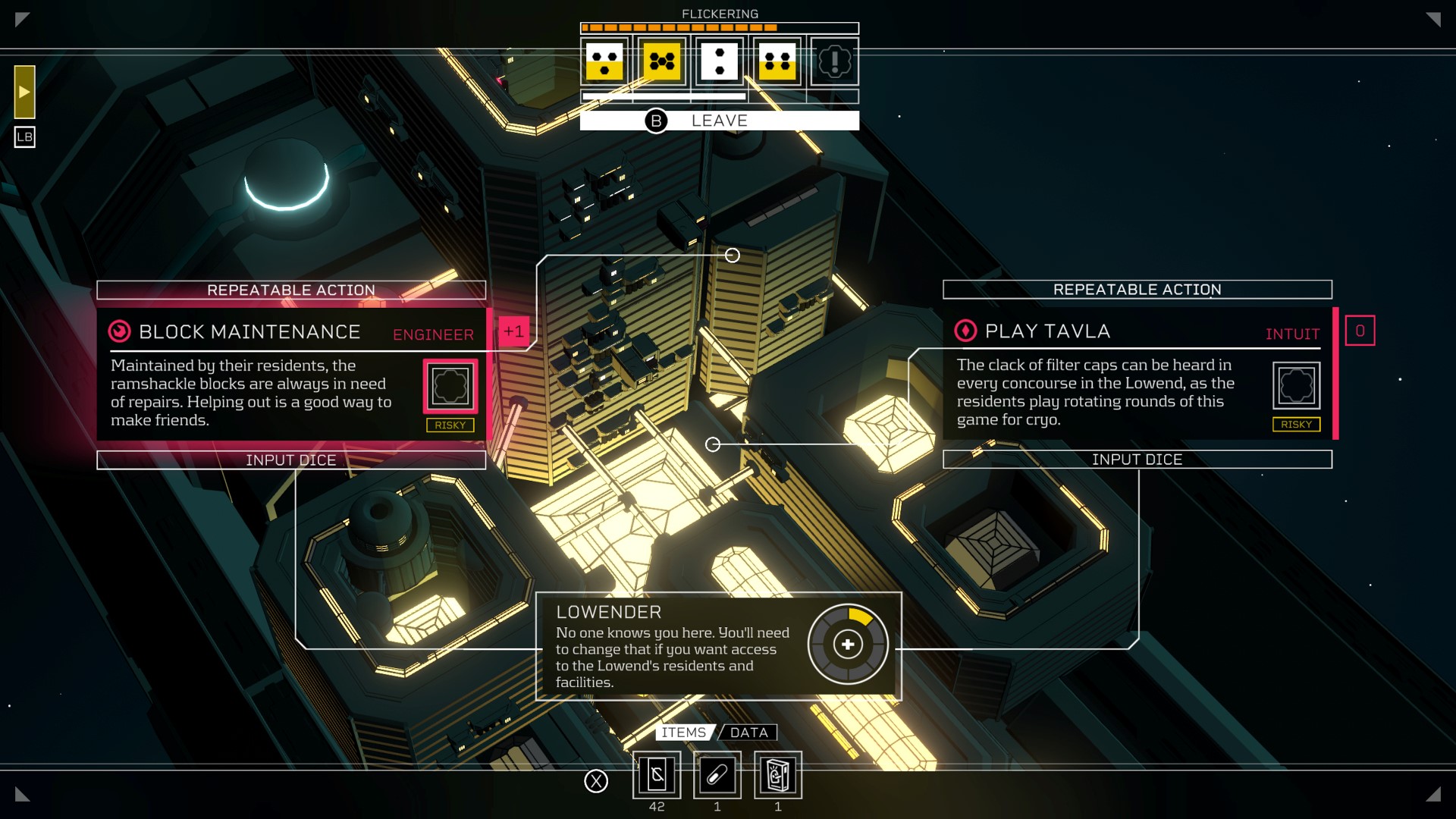Viewport: 1456px width, 819px height.
Task: Place a die in Play Tavla's dice slot
Action: coord(1296,385)
